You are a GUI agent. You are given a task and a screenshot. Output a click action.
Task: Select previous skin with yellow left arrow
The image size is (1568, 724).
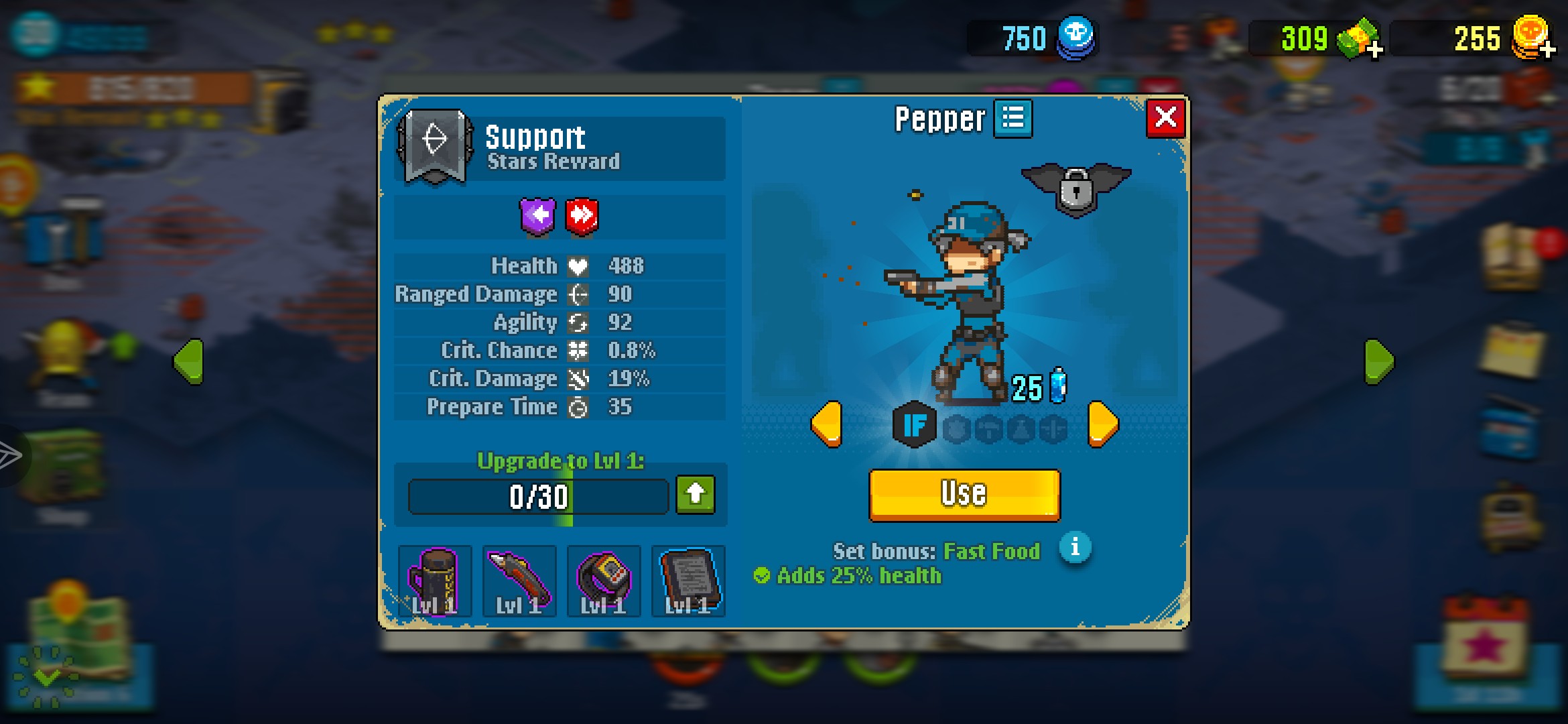826,424
